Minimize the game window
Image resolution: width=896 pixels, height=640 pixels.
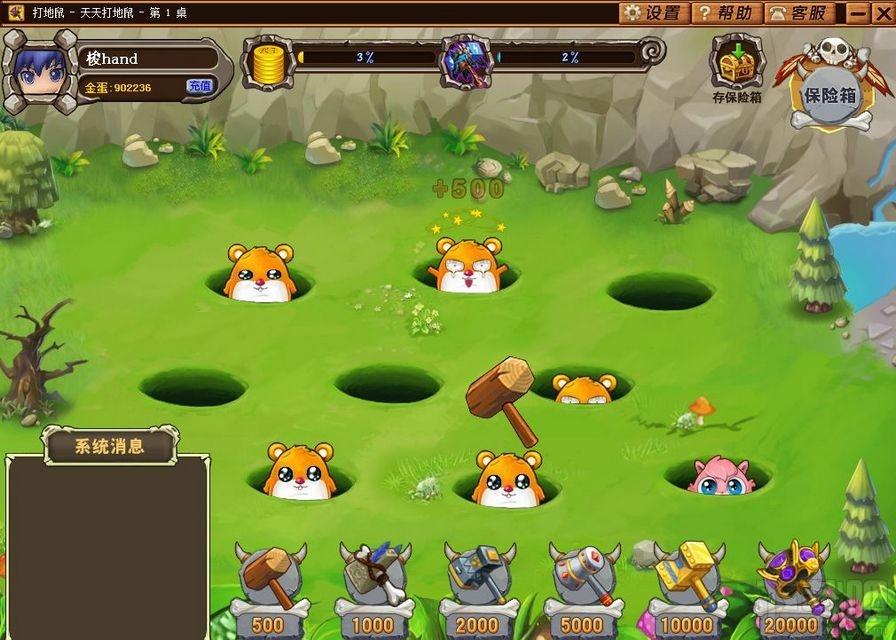(858, 13)
